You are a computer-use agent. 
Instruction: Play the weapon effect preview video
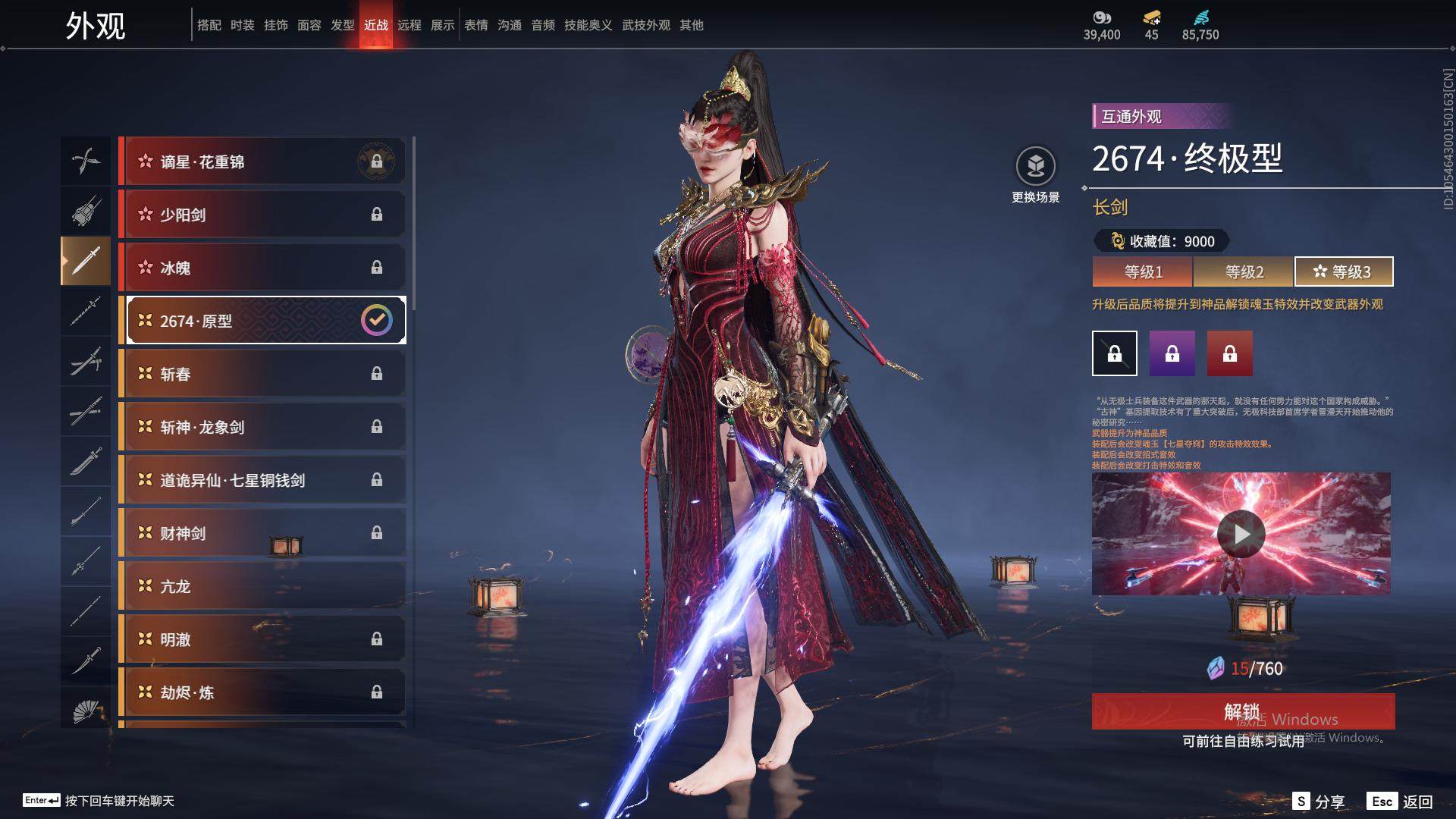(x=1241, y=534)
